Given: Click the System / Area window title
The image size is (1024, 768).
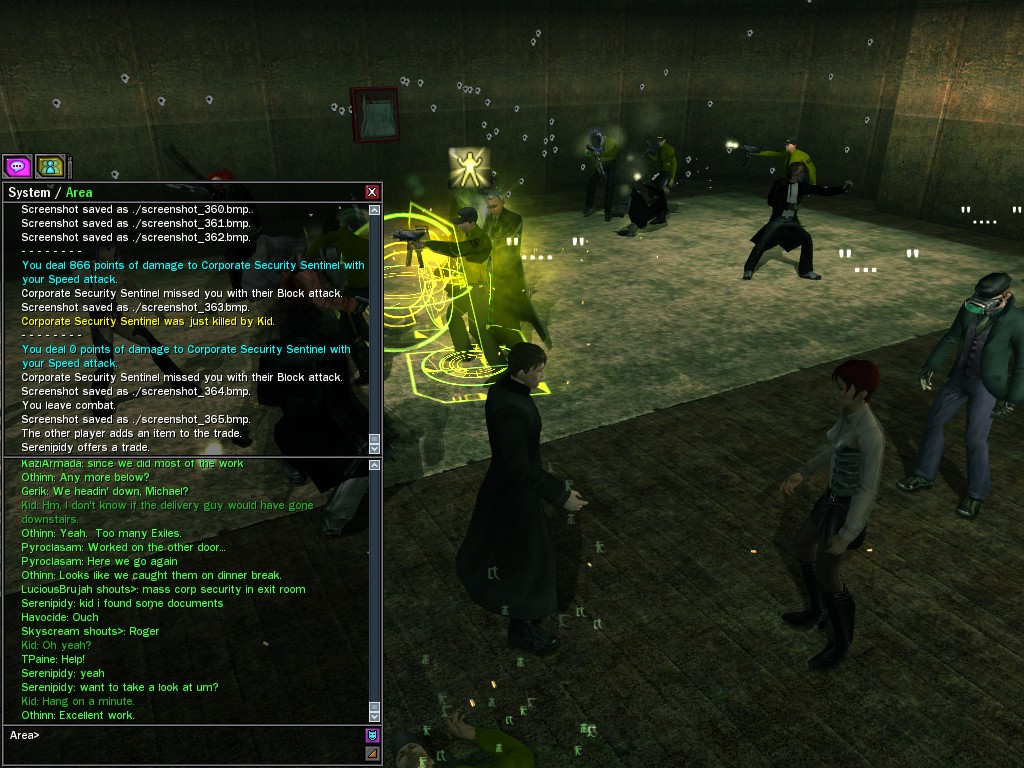Looking at the screenshot, I should pos(50,192).
